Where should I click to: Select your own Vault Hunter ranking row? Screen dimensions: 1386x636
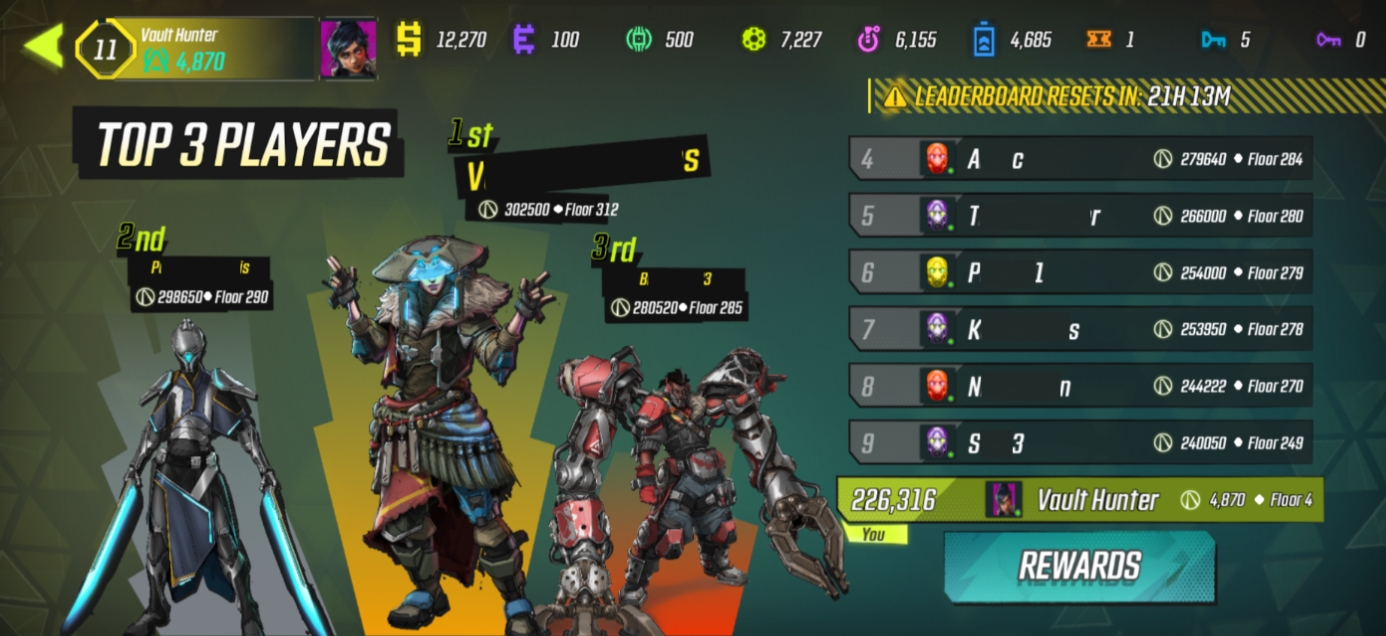(1080, 500)
